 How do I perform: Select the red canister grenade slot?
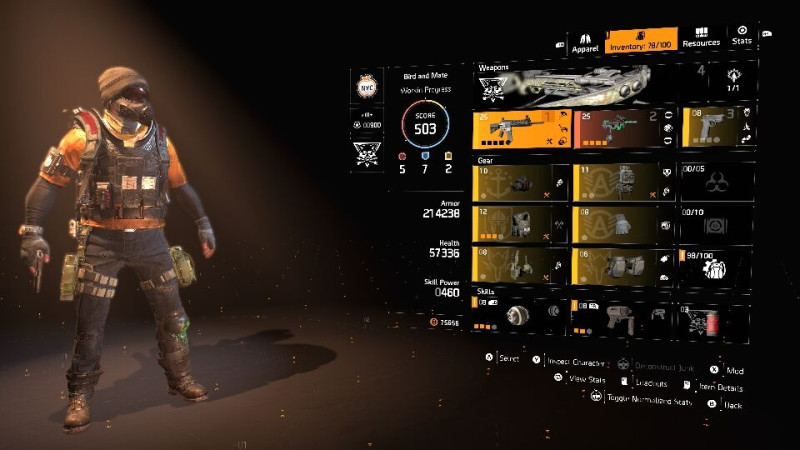tap(714, 318)
